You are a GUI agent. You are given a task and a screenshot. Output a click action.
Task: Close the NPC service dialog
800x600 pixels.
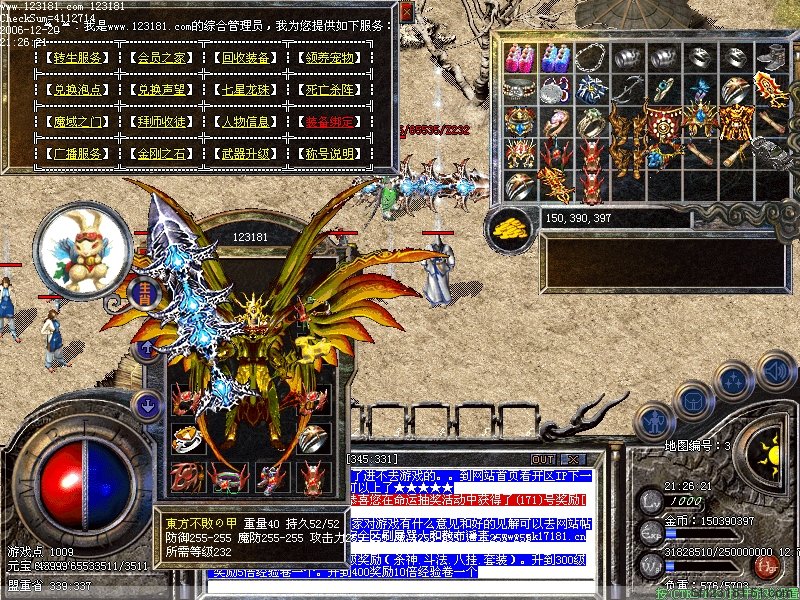pos(406,12)
